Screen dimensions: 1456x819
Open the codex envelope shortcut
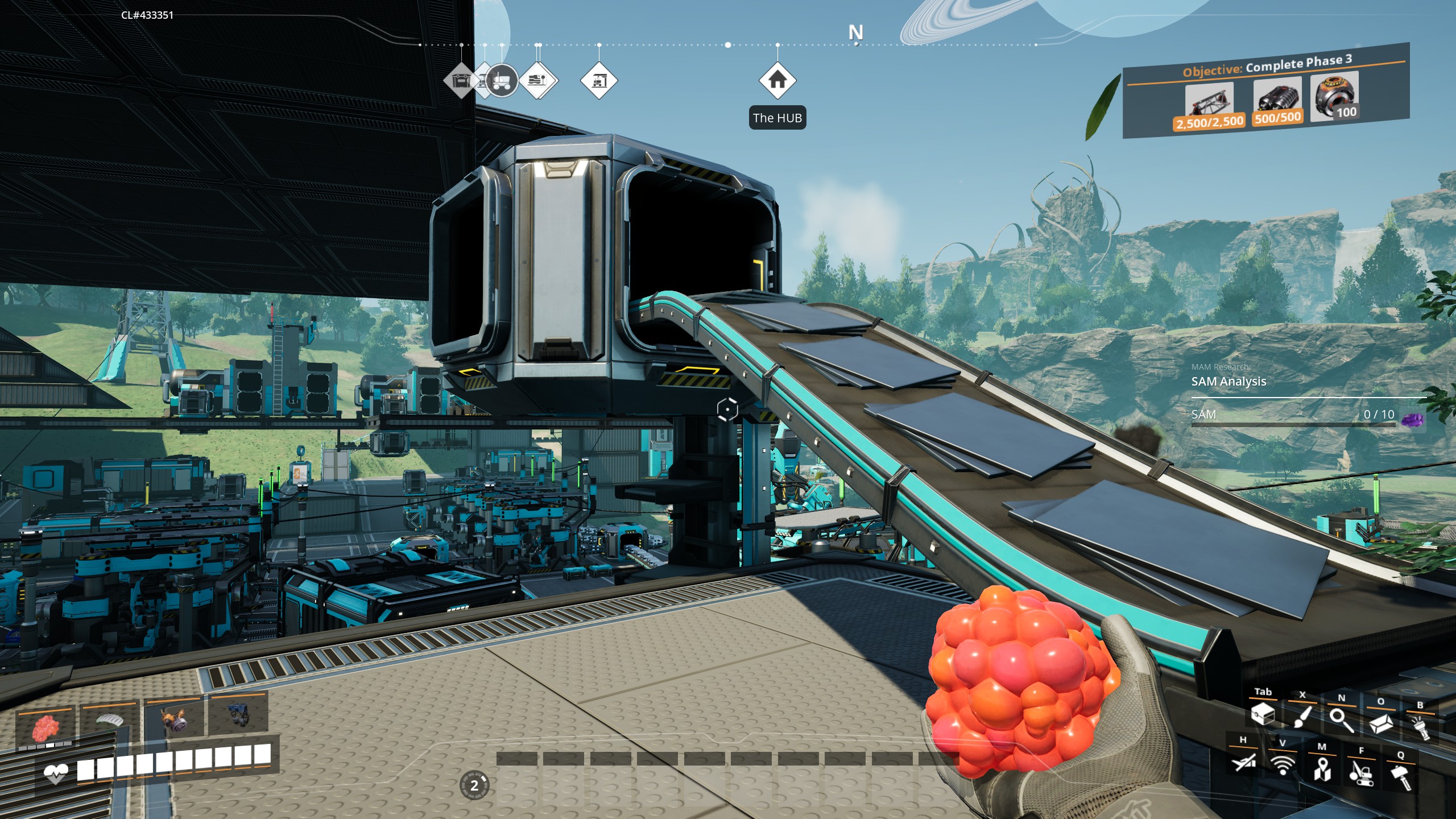coord(1380,723)
